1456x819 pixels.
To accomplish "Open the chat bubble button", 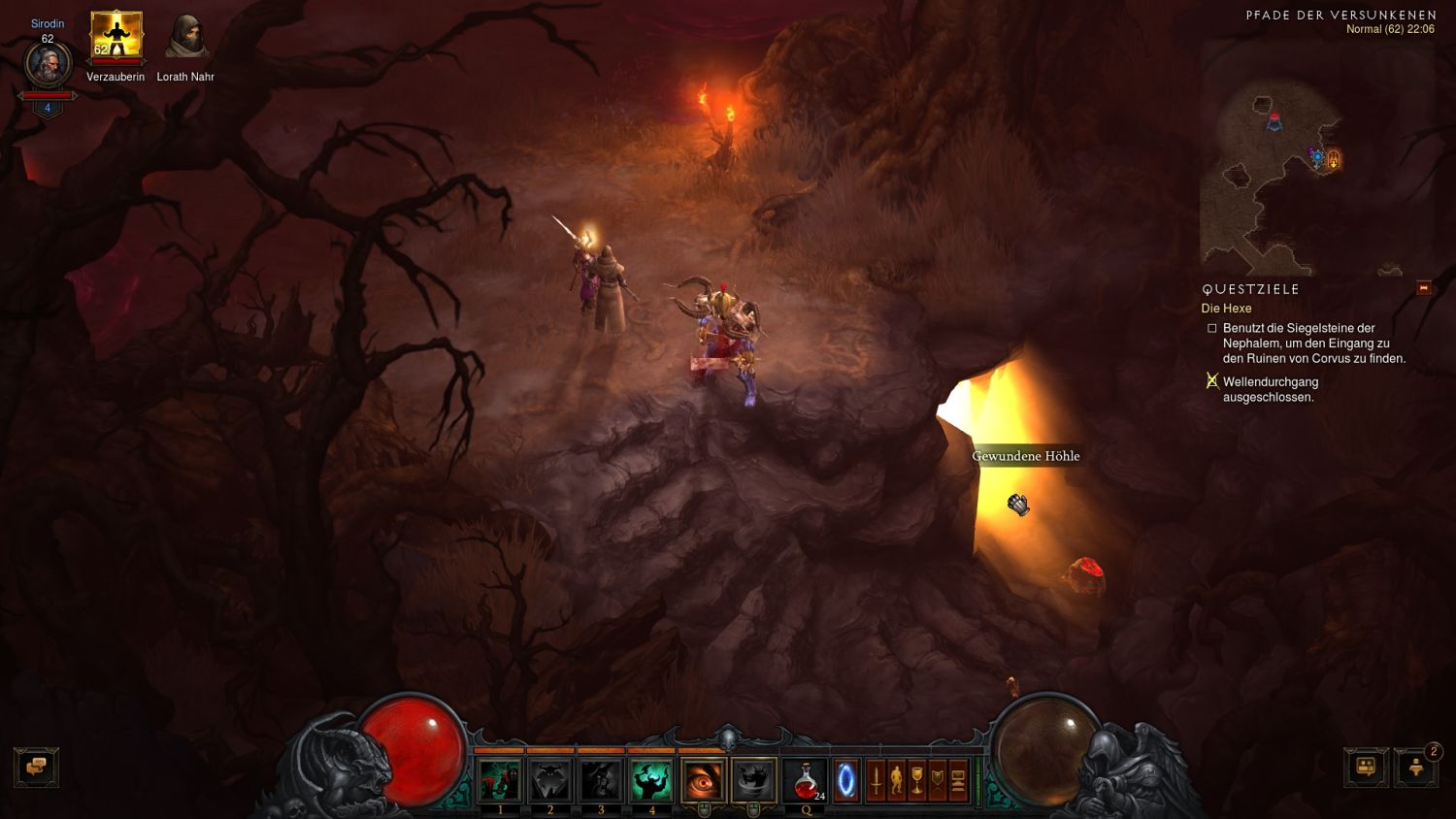I will point(36,767).
